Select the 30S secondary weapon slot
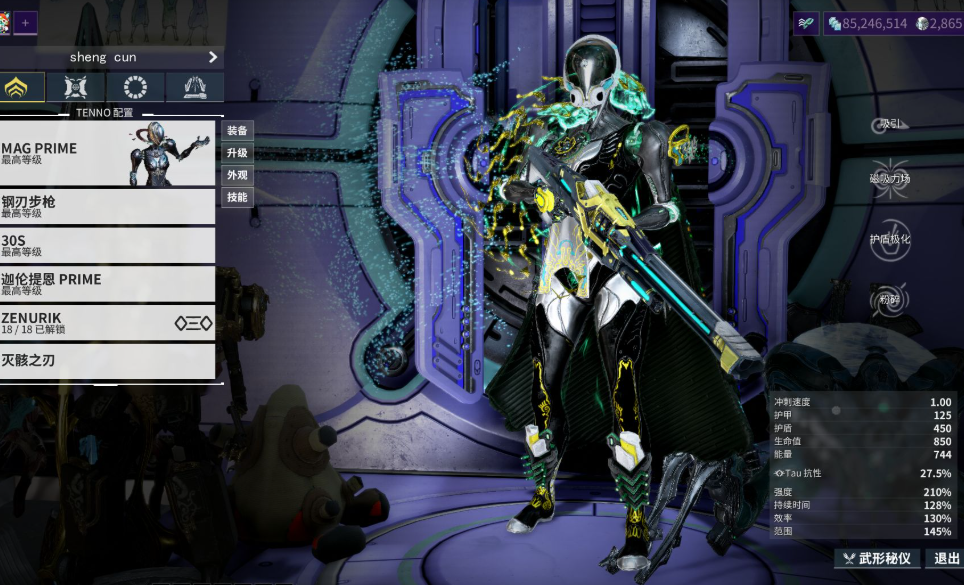 tap(107, 245)
